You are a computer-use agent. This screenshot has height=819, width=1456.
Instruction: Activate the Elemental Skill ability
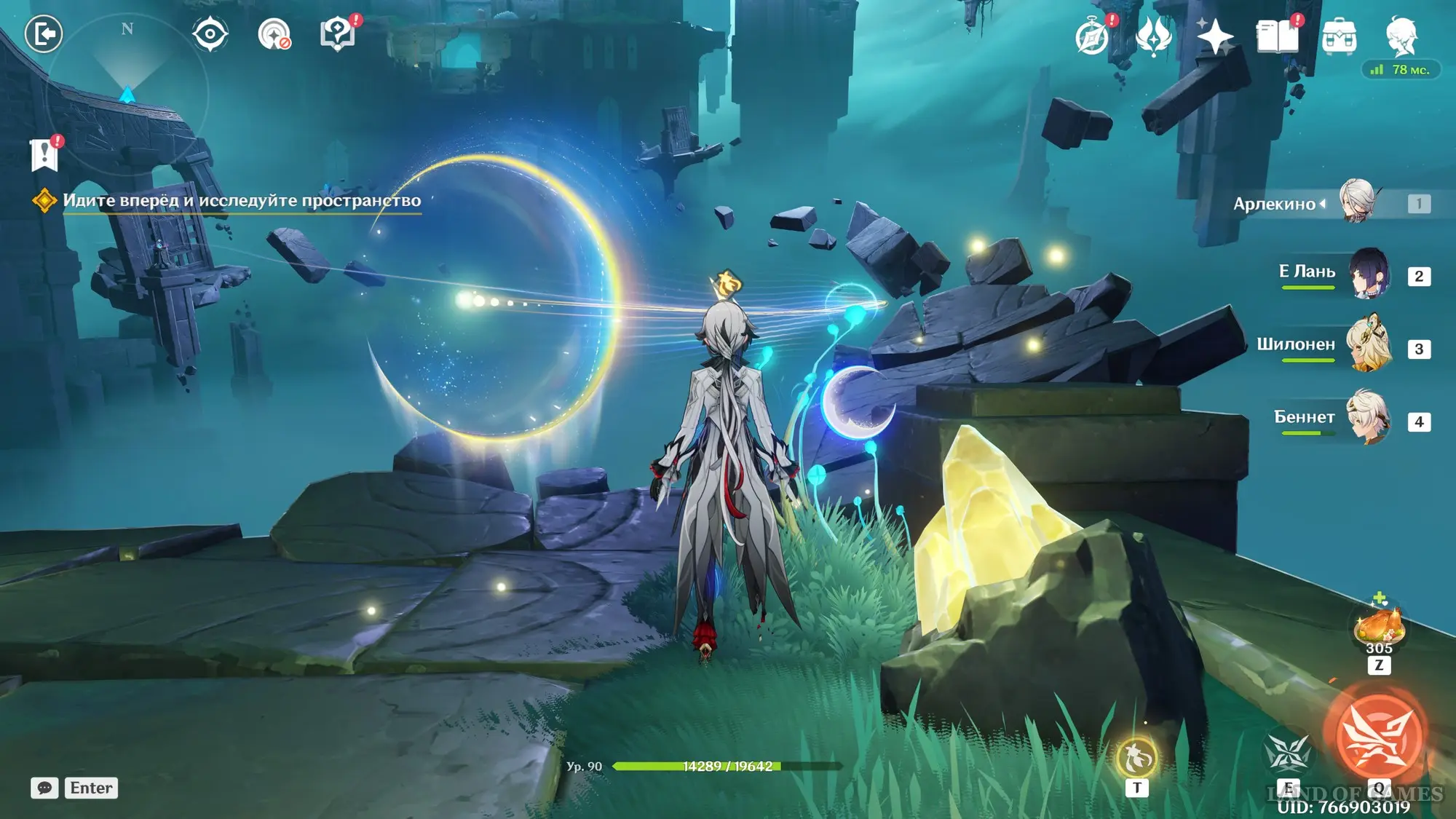tap(1288, 753)
